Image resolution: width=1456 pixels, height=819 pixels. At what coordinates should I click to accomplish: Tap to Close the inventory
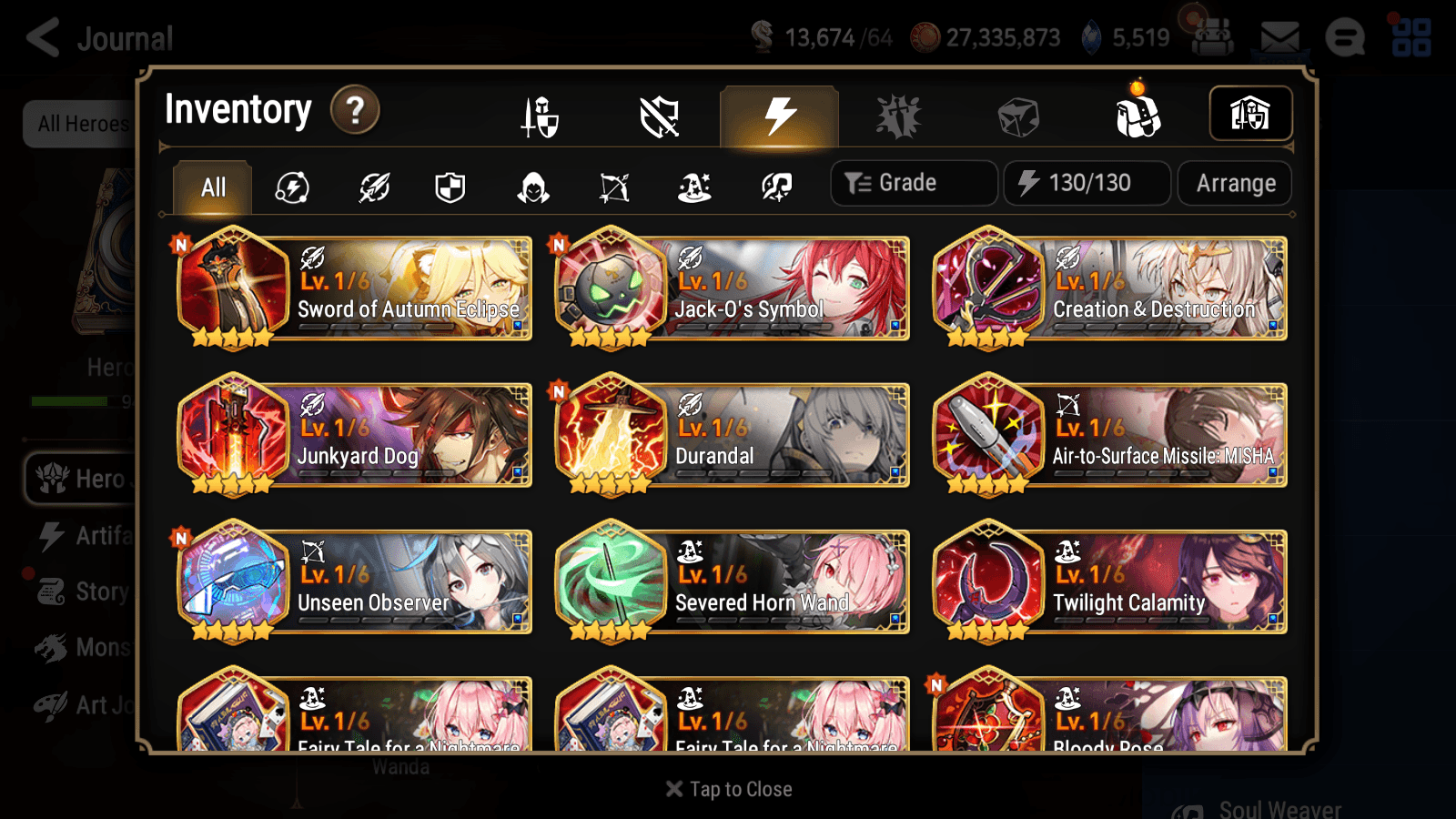tap(728, 789)
